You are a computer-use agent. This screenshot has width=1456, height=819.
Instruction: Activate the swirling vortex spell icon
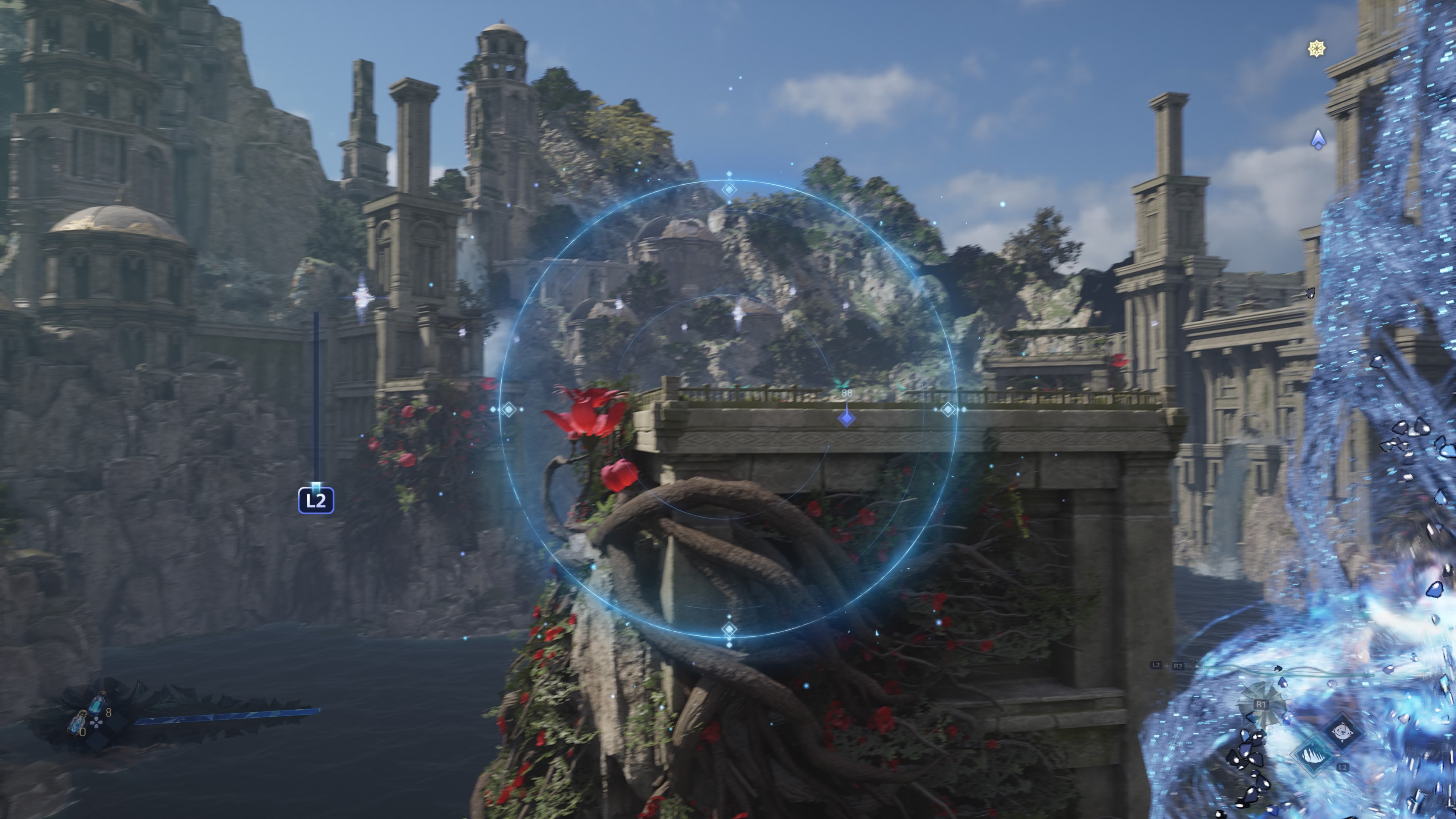pos(1342,733)
